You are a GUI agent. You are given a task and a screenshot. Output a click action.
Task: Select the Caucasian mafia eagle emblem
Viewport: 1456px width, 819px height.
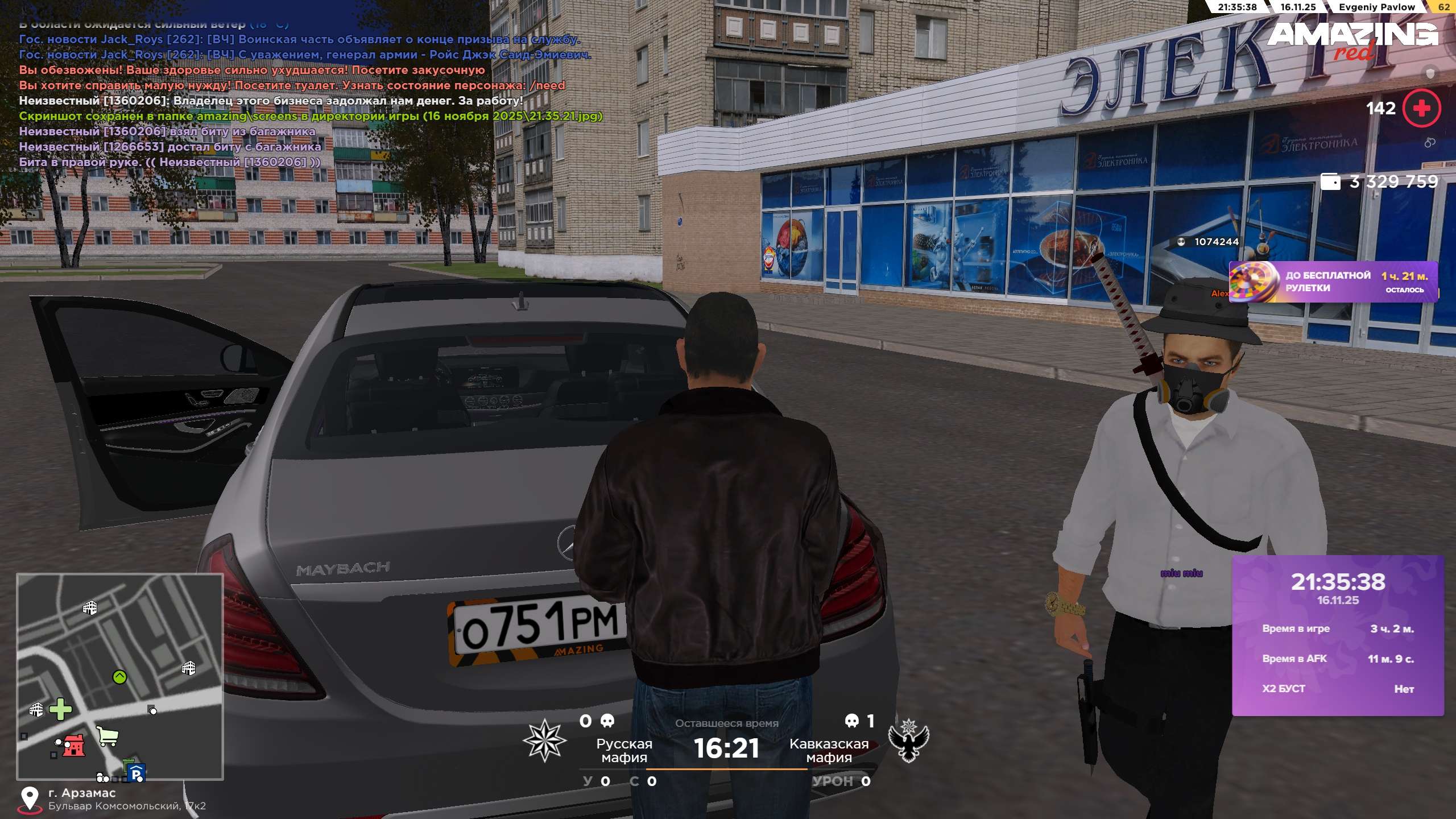point(908,740)
